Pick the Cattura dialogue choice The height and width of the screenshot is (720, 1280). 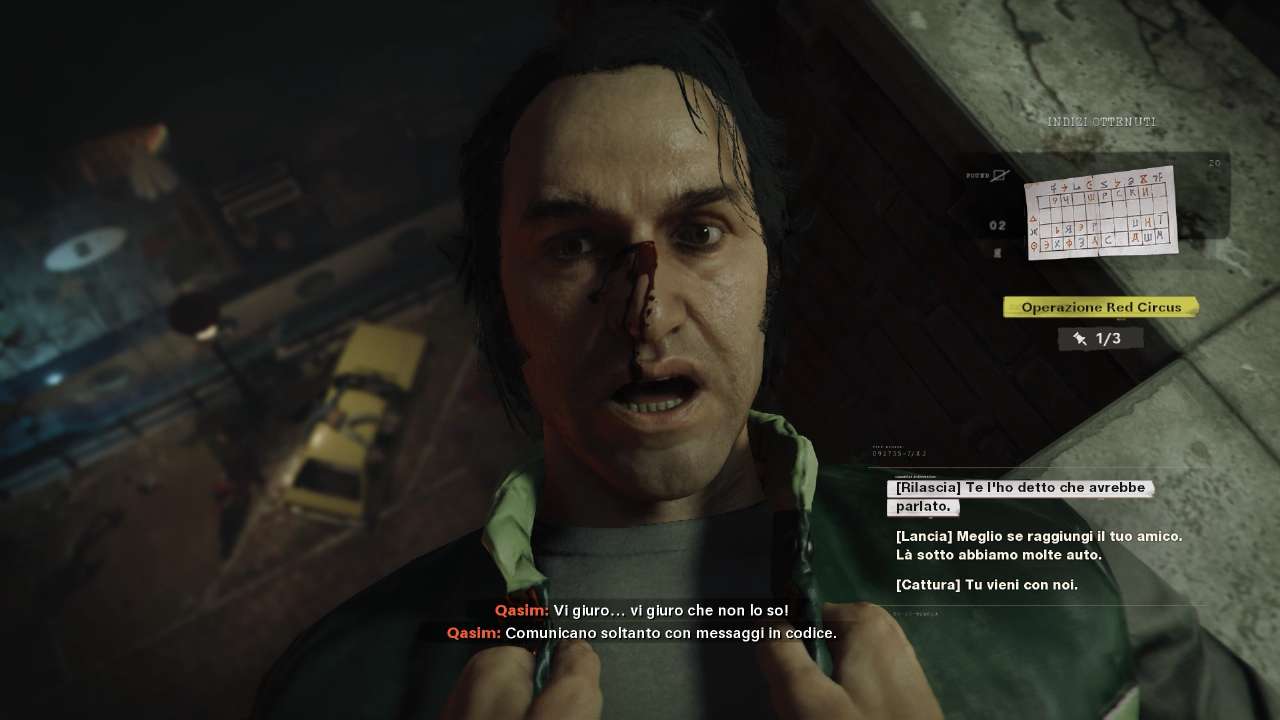pyautogui.click(x=986, y=585)
